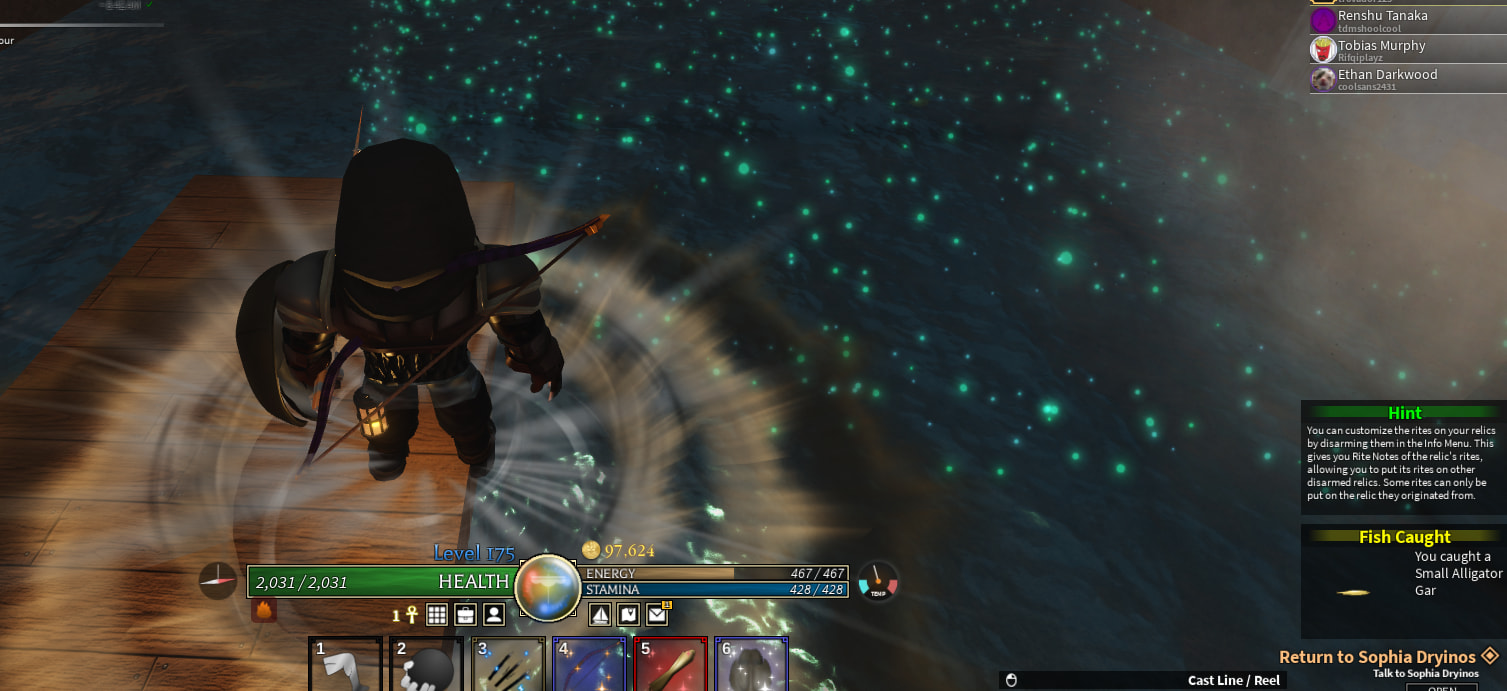Open the briefcase inventory icon
The height and width of the screenshot is (691, 1507).
point(465,614)
